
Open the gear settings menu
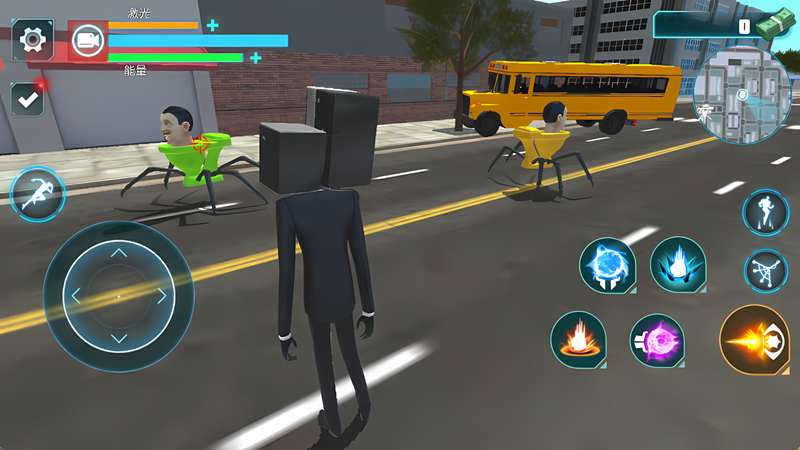click(32, 40)
